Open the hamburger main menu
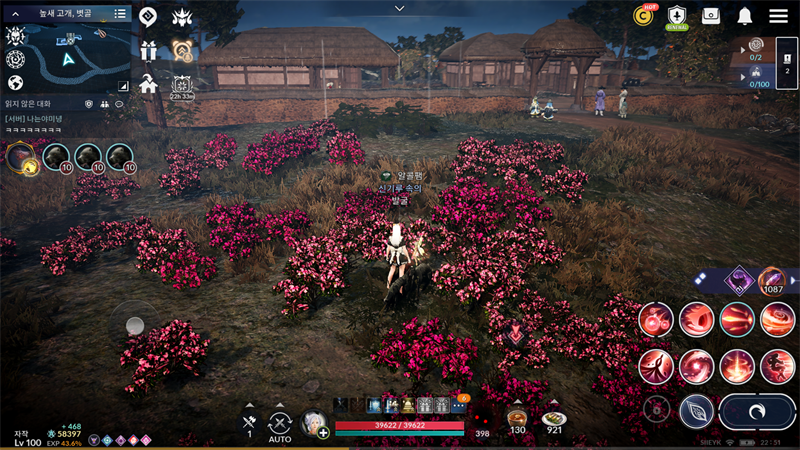 point(778,16)
